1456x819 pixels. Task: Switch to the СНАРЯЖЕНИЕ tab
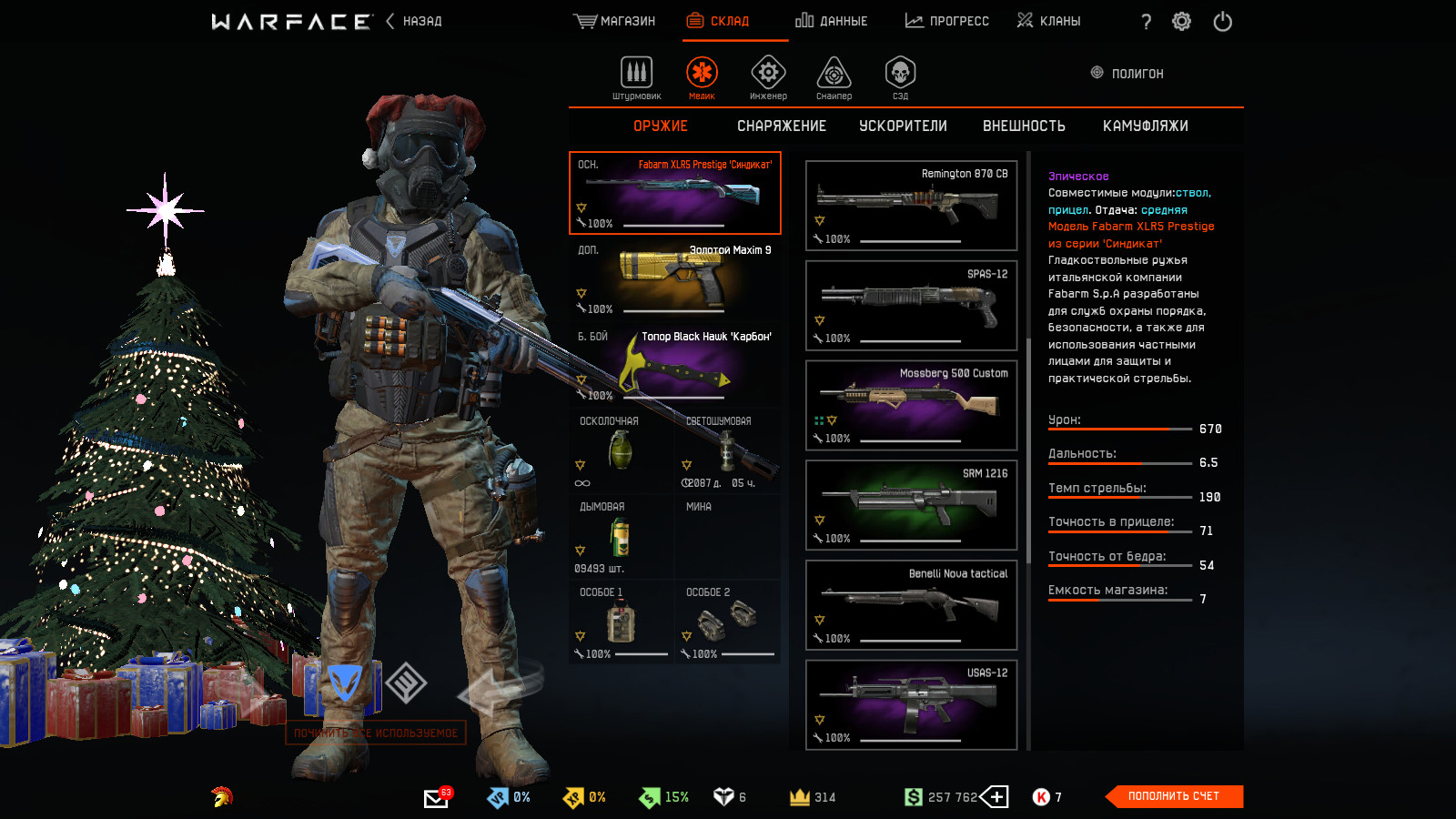pyautogui.click(x=782, y=126)
